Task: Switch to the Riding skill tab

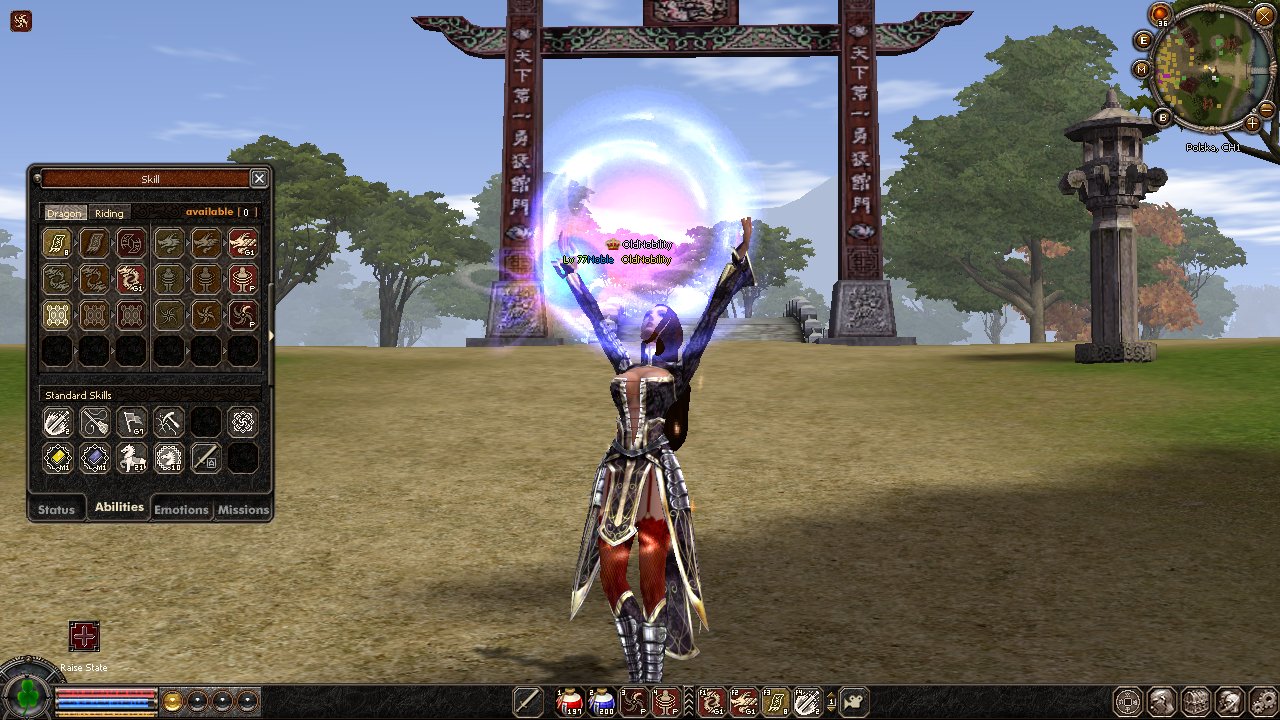Action: [x=109, y=213]
